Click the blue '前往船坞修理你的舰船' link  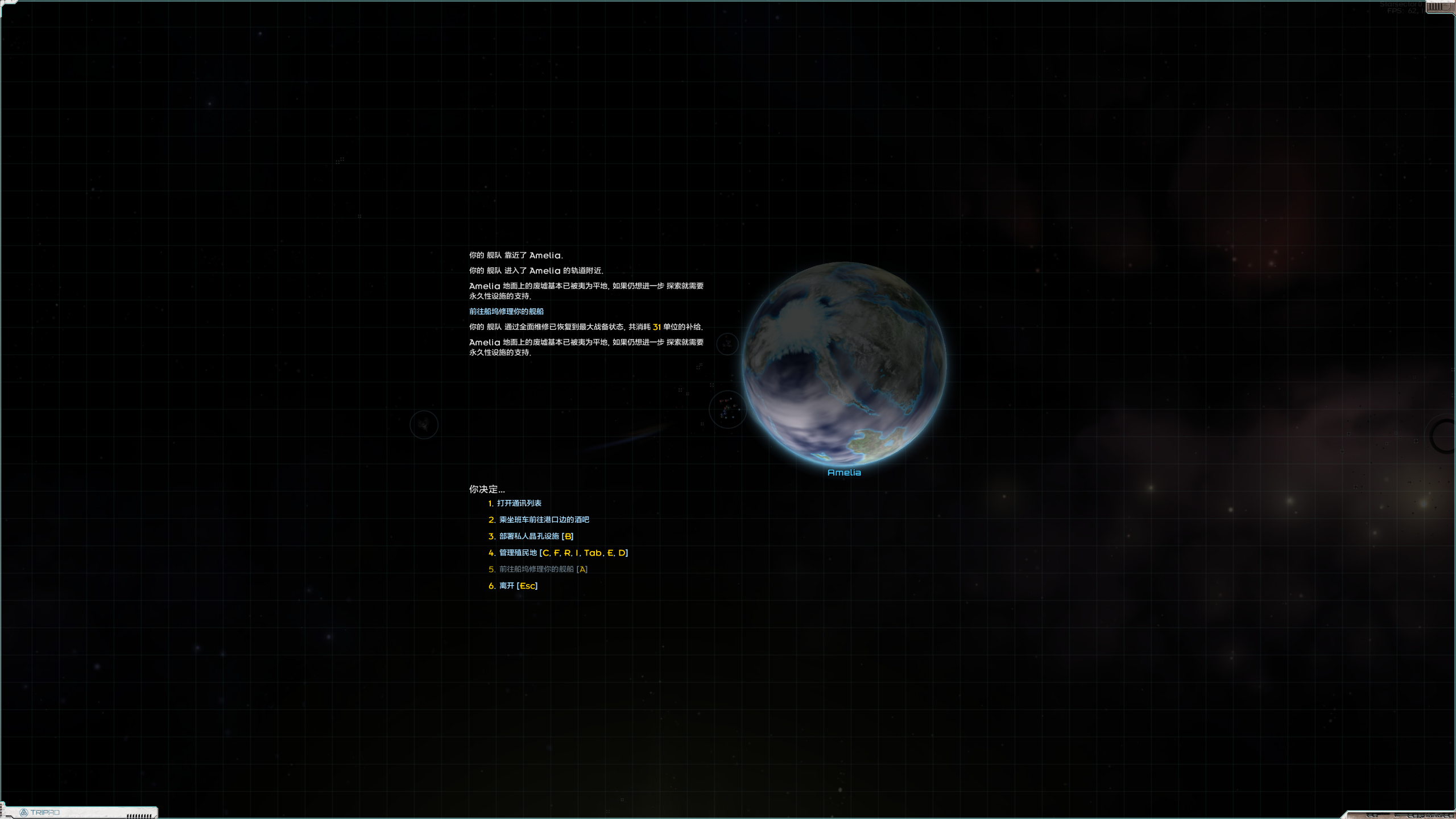point(505,311)
